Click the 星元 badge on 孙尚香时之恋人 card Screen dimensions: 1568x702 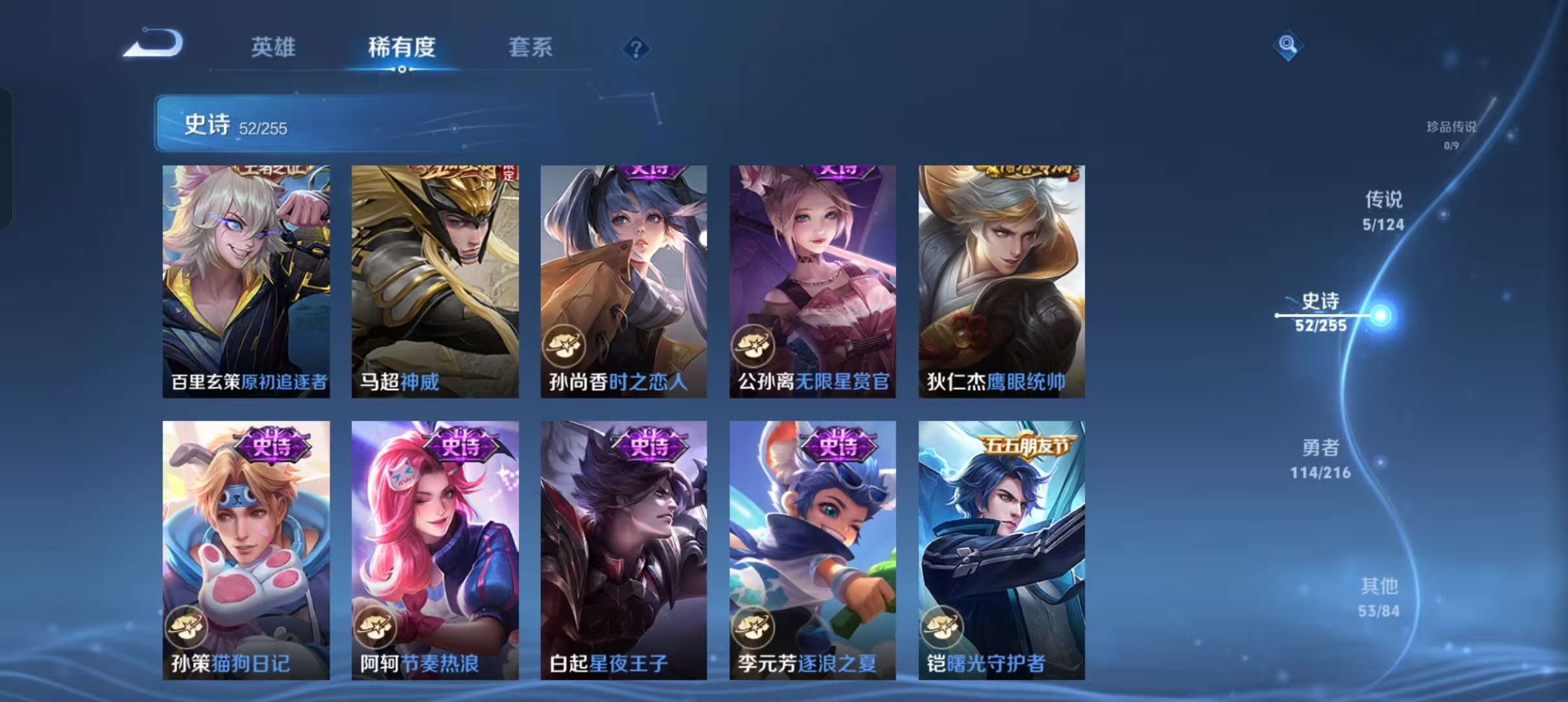[565, 346]
